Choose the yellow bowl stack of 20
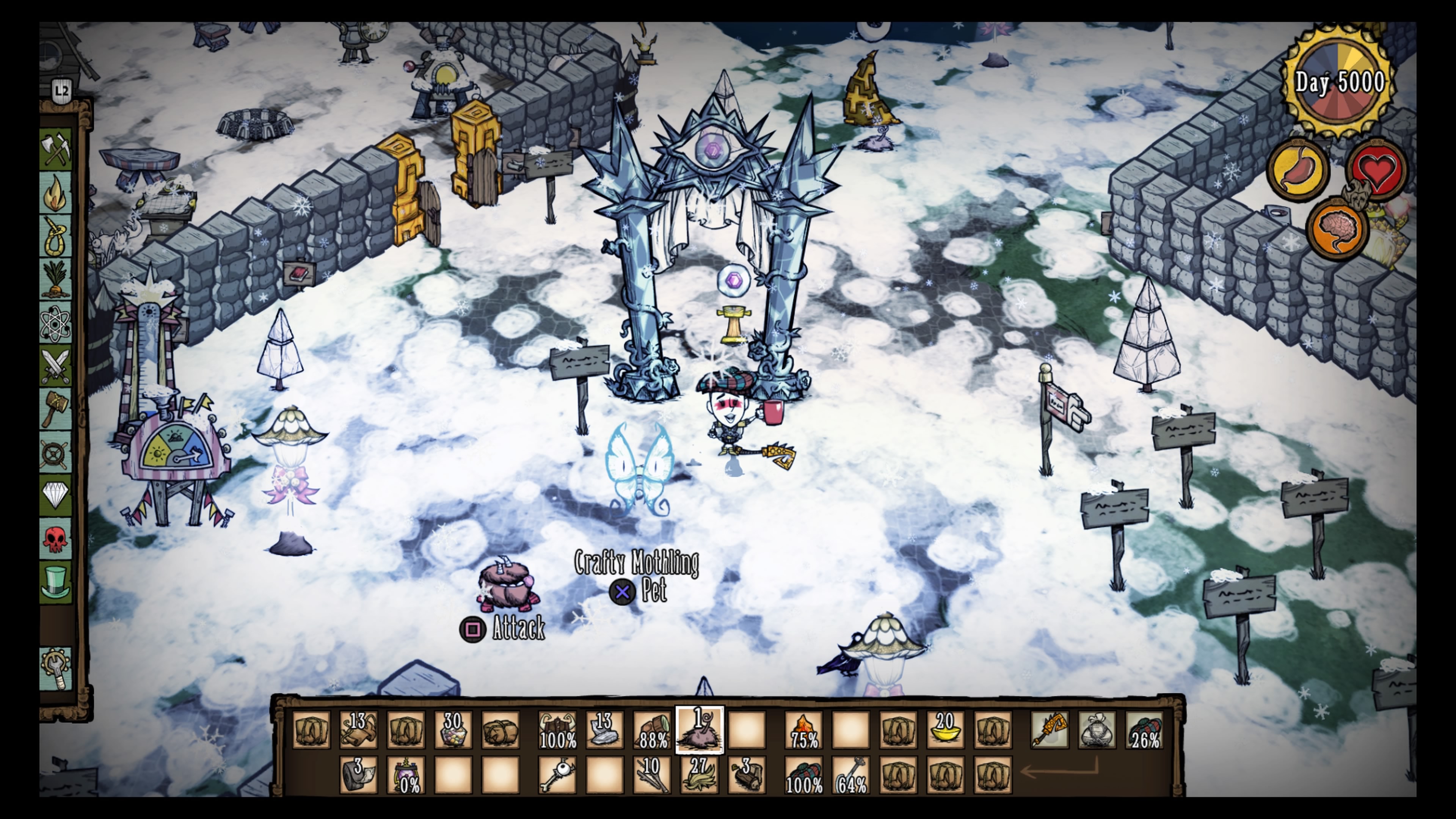This screenshot has width=1456, height=819. [946, 730]
